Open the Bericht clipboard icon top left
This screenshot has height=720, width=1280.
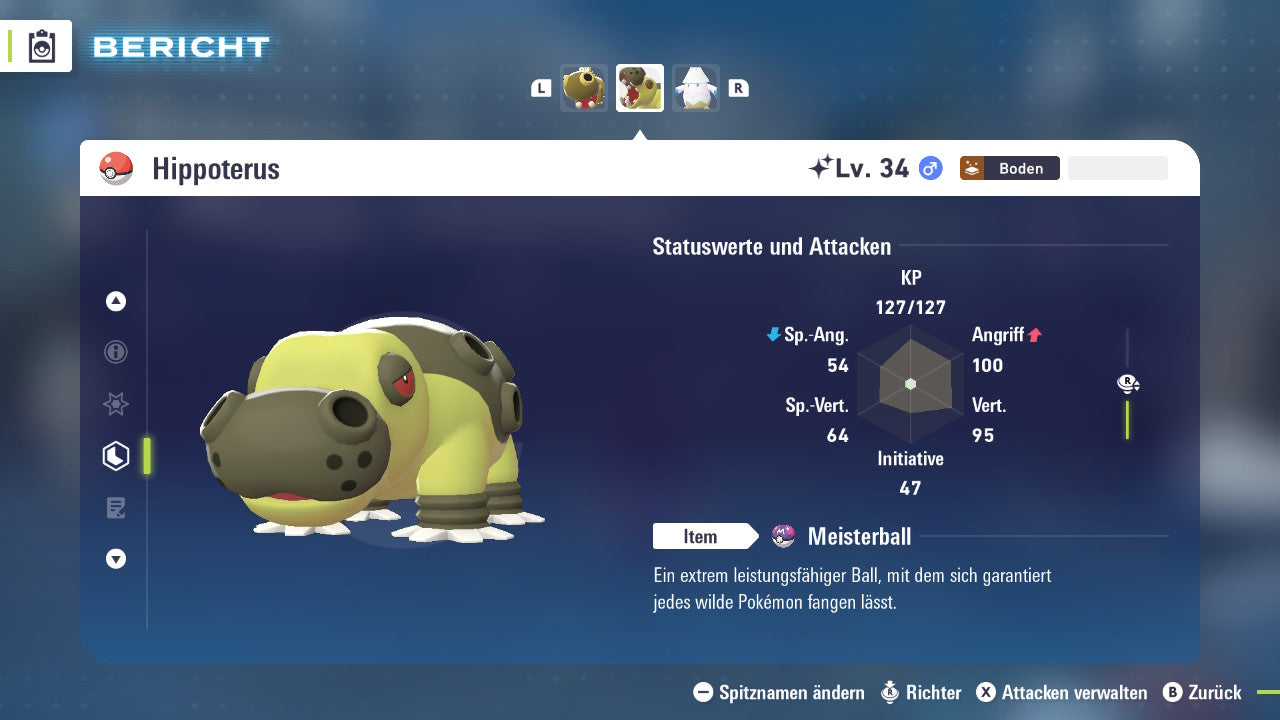point(41,46)
